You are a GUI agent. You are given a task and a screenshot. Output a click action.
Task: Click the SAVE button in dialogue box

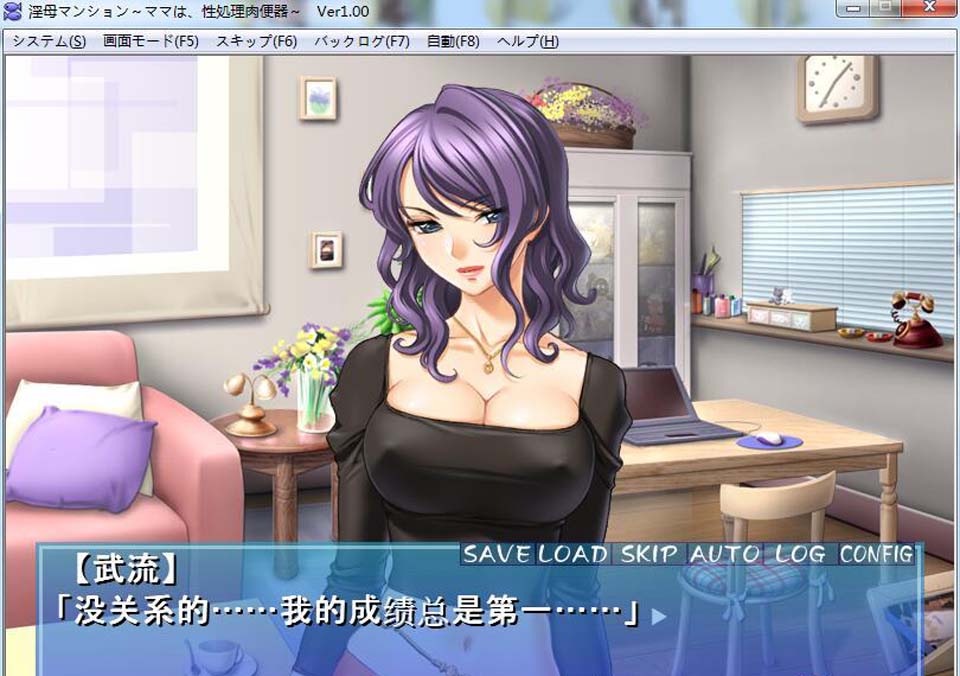pos(498,554)
